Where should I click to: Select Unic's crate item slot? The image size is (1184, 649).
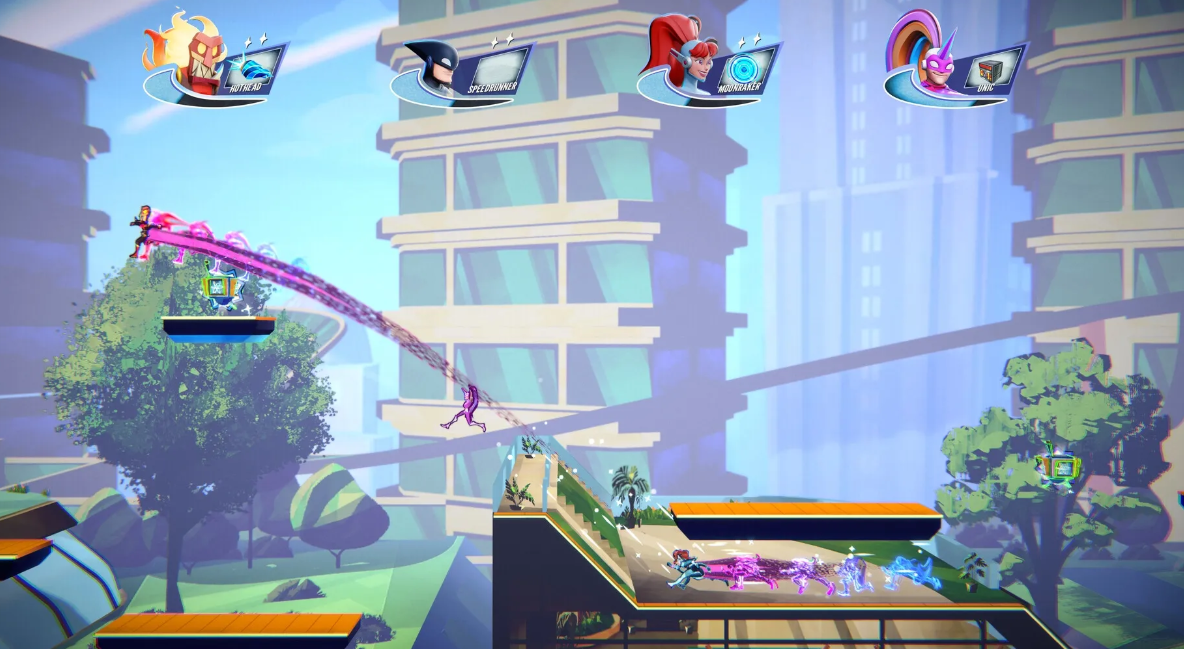coord(989,68)
